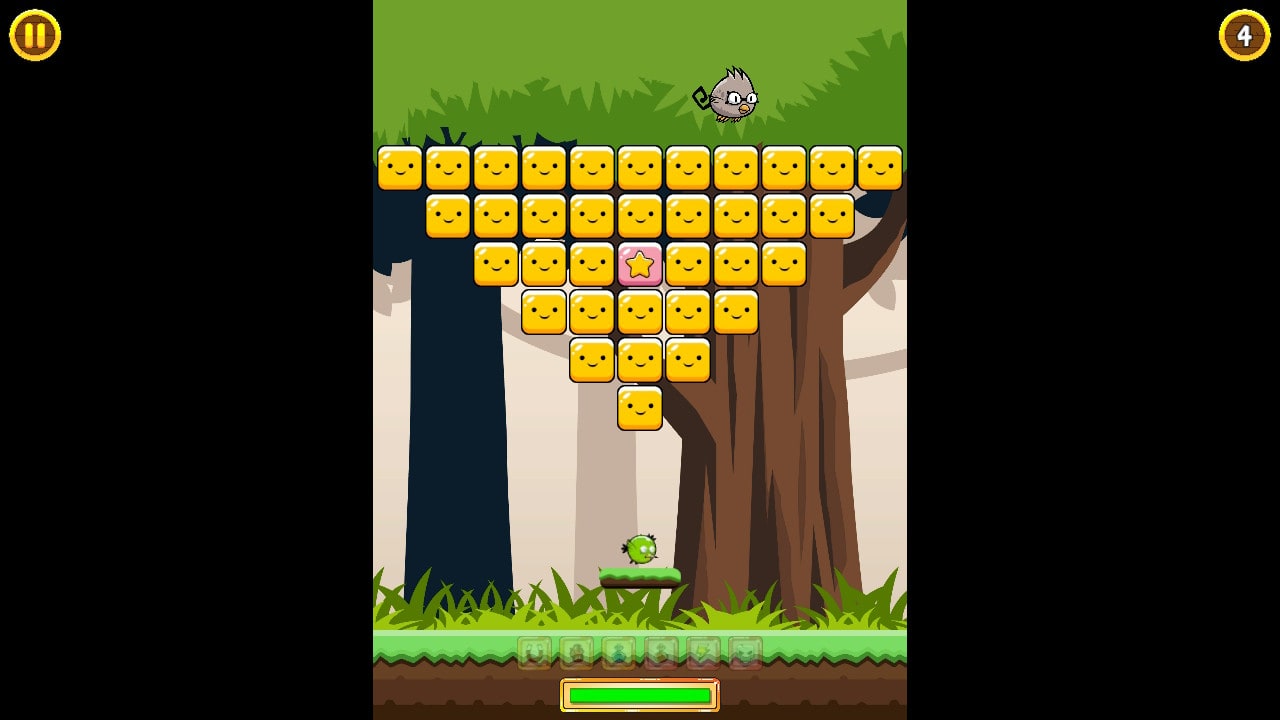The height and width of the screenshot is (720, 1280).
Task: Click the flying bird with glasses
Action: [733, 97]
